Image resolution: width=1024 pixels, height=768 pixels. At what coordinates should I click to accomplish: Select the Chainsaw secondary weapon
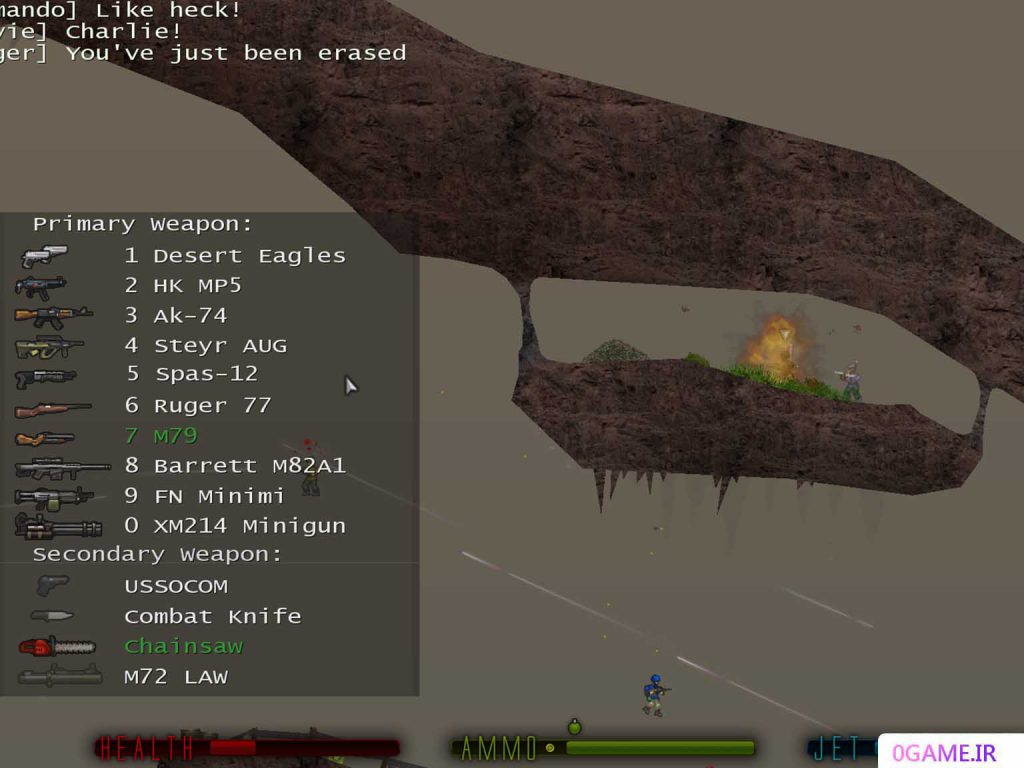pyautogui.click(x=183, y=646)
